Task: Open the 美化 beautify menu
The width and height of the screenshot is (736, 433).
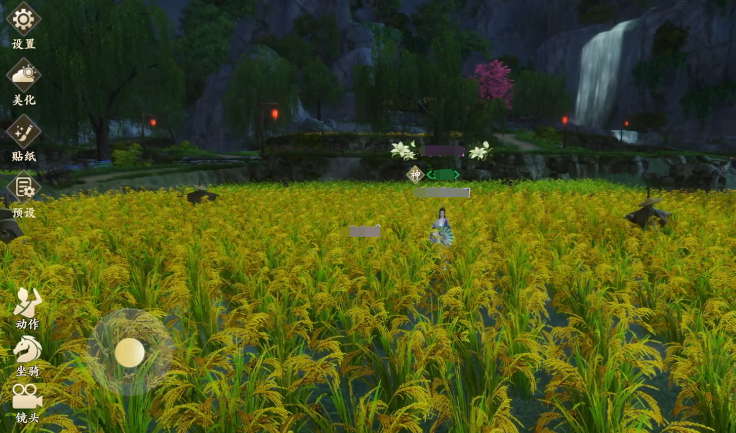Action: pyautogui.click(x=23, y=75)
